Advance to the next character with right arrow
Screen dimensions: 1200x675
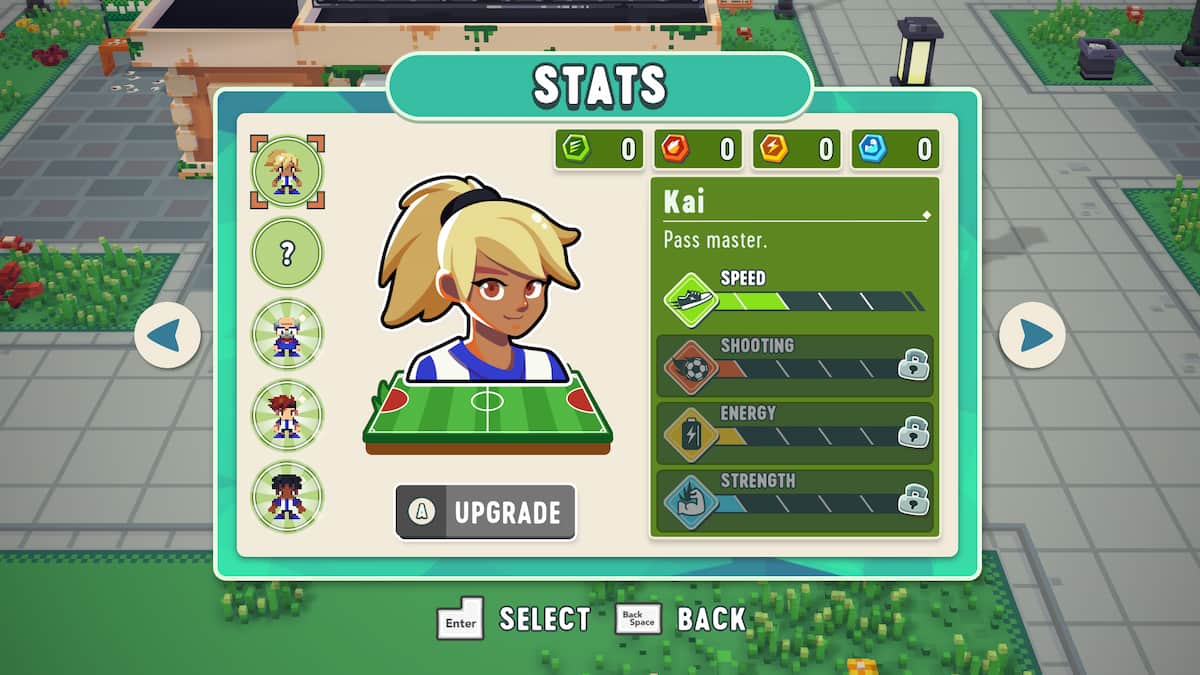1032,335
